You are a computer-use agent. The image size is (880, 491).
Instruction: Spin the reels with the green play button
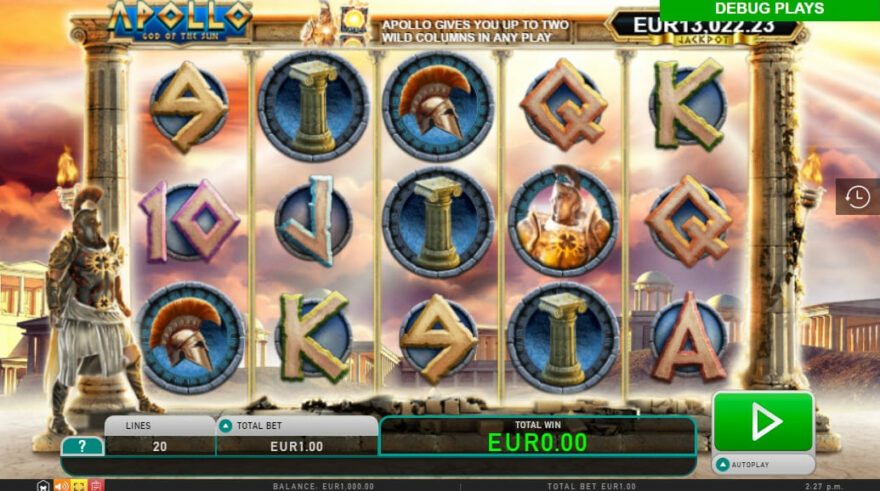pyautogui.click(x=763, y=422)
